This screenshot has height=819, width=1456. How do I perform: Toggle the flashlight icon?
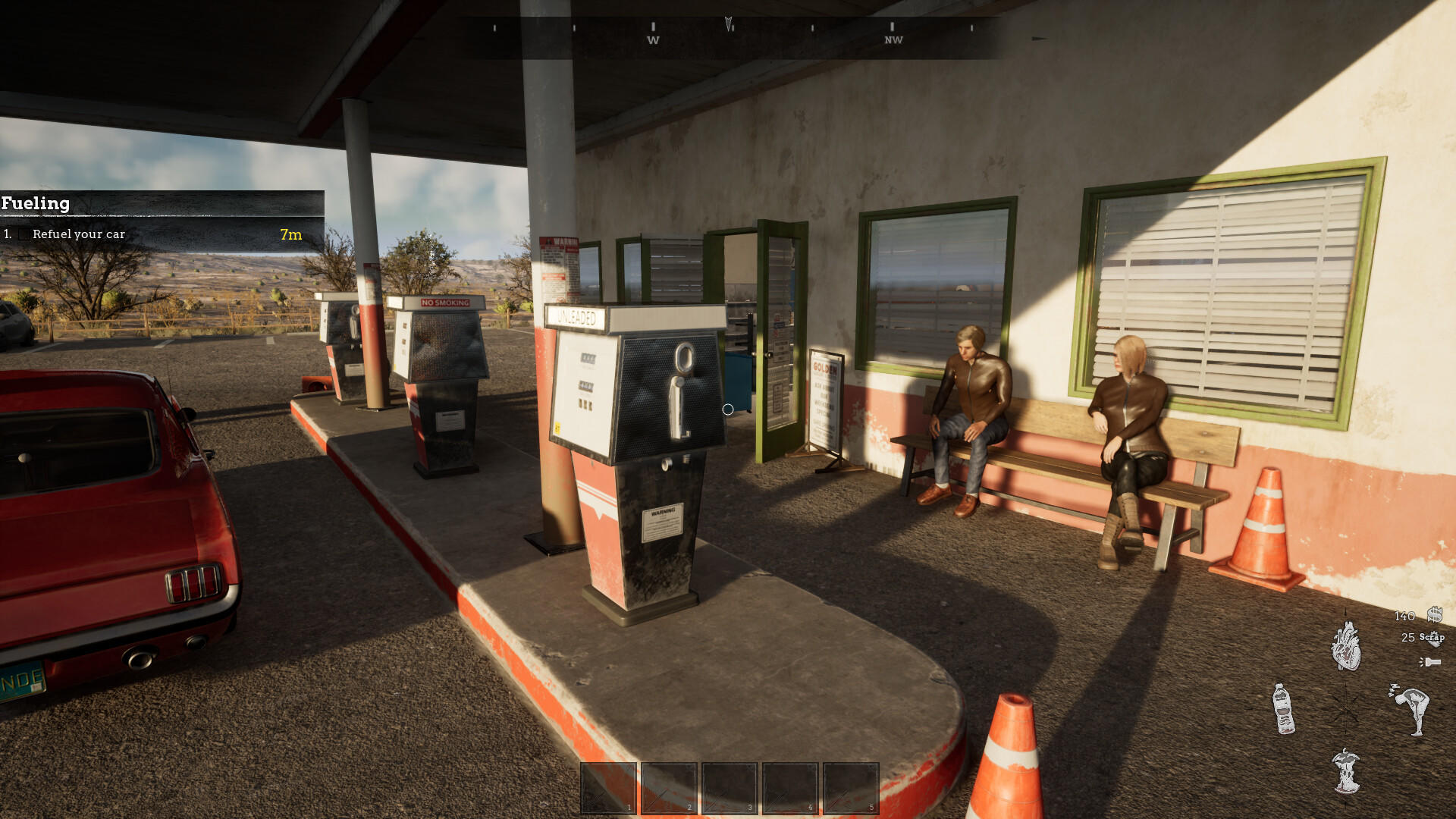pos(1432,661)
